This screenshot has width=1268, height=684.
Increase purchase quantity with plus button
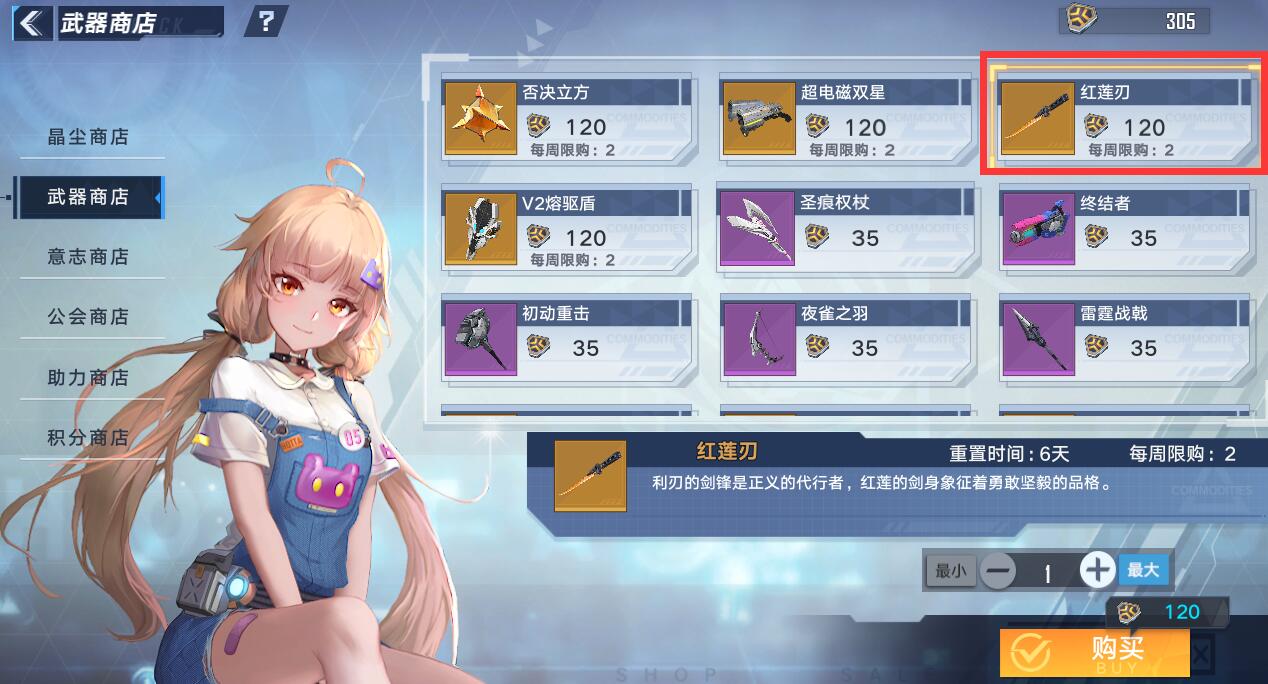click(x=1097, y=571)
